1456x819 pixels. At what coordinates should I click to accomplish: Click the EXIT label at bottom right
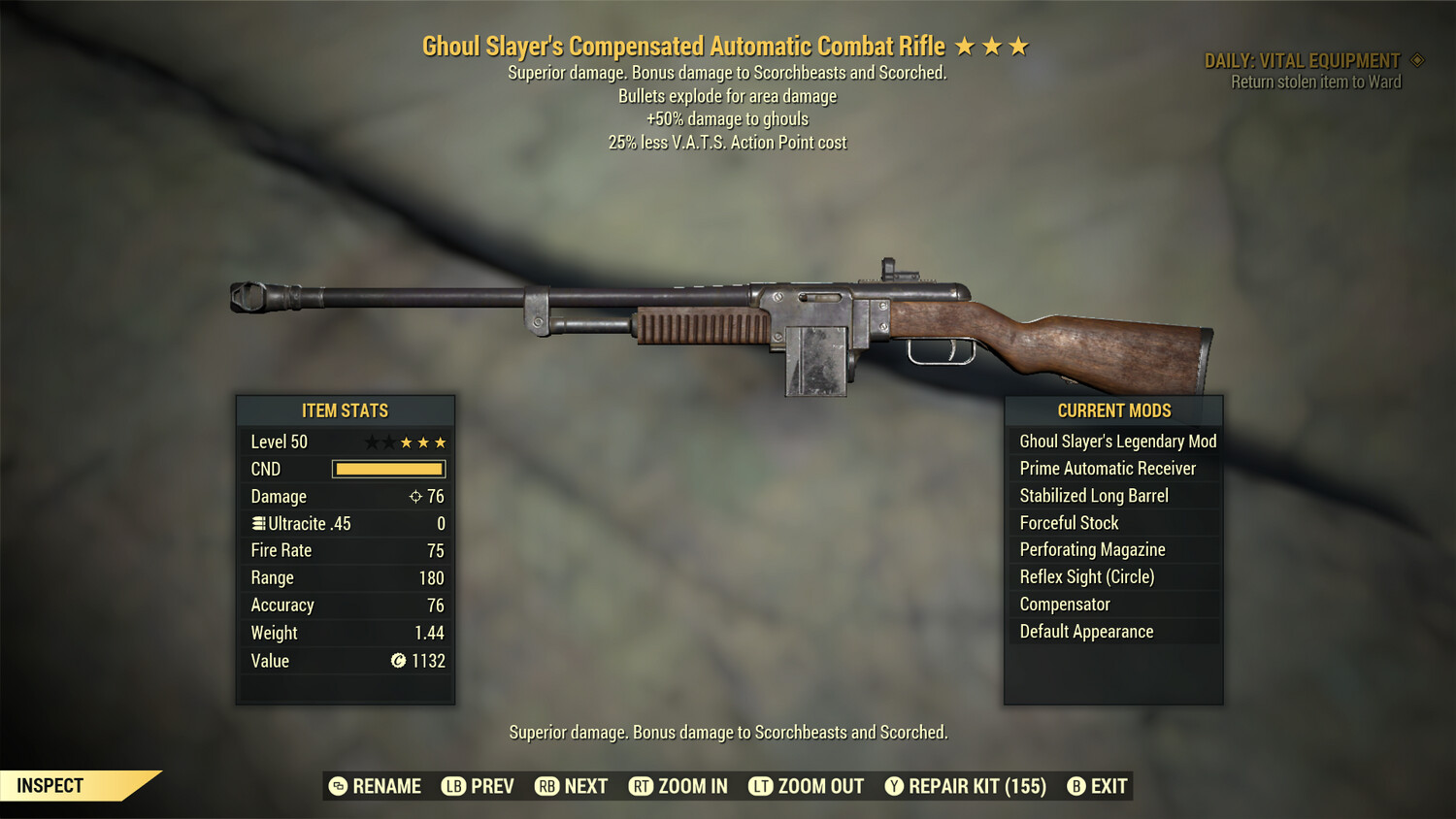click(x=1107, y=786)
